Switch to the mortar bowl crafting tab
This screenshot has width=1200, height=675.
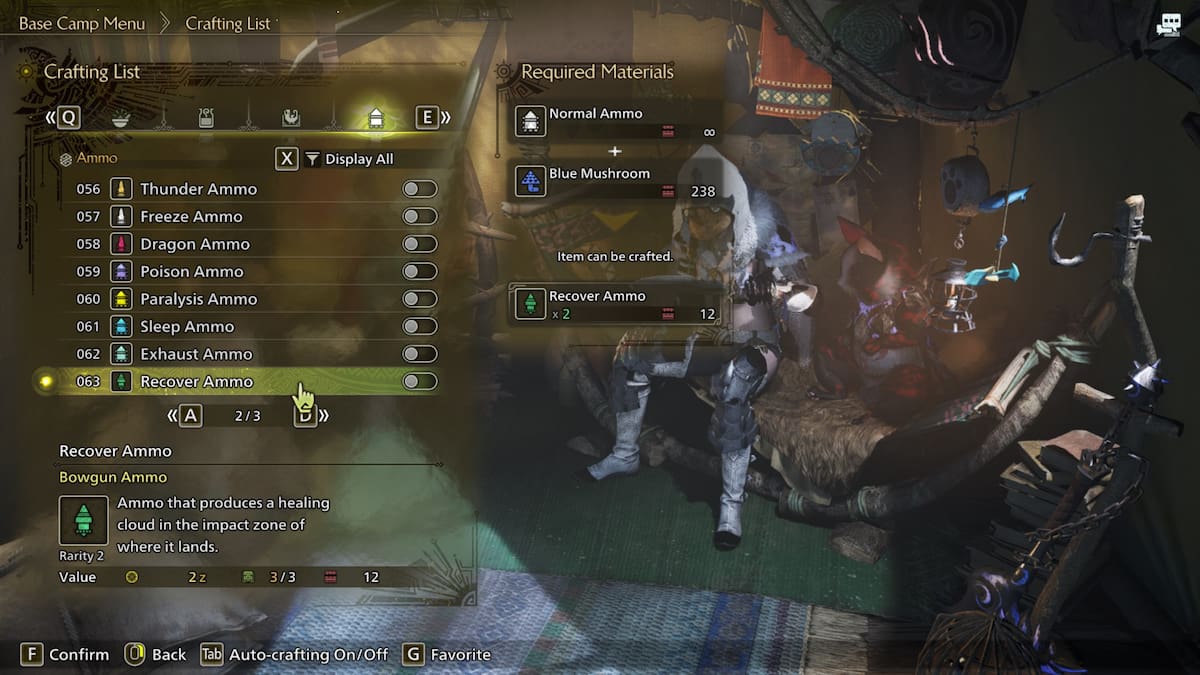tap(120, 118)
